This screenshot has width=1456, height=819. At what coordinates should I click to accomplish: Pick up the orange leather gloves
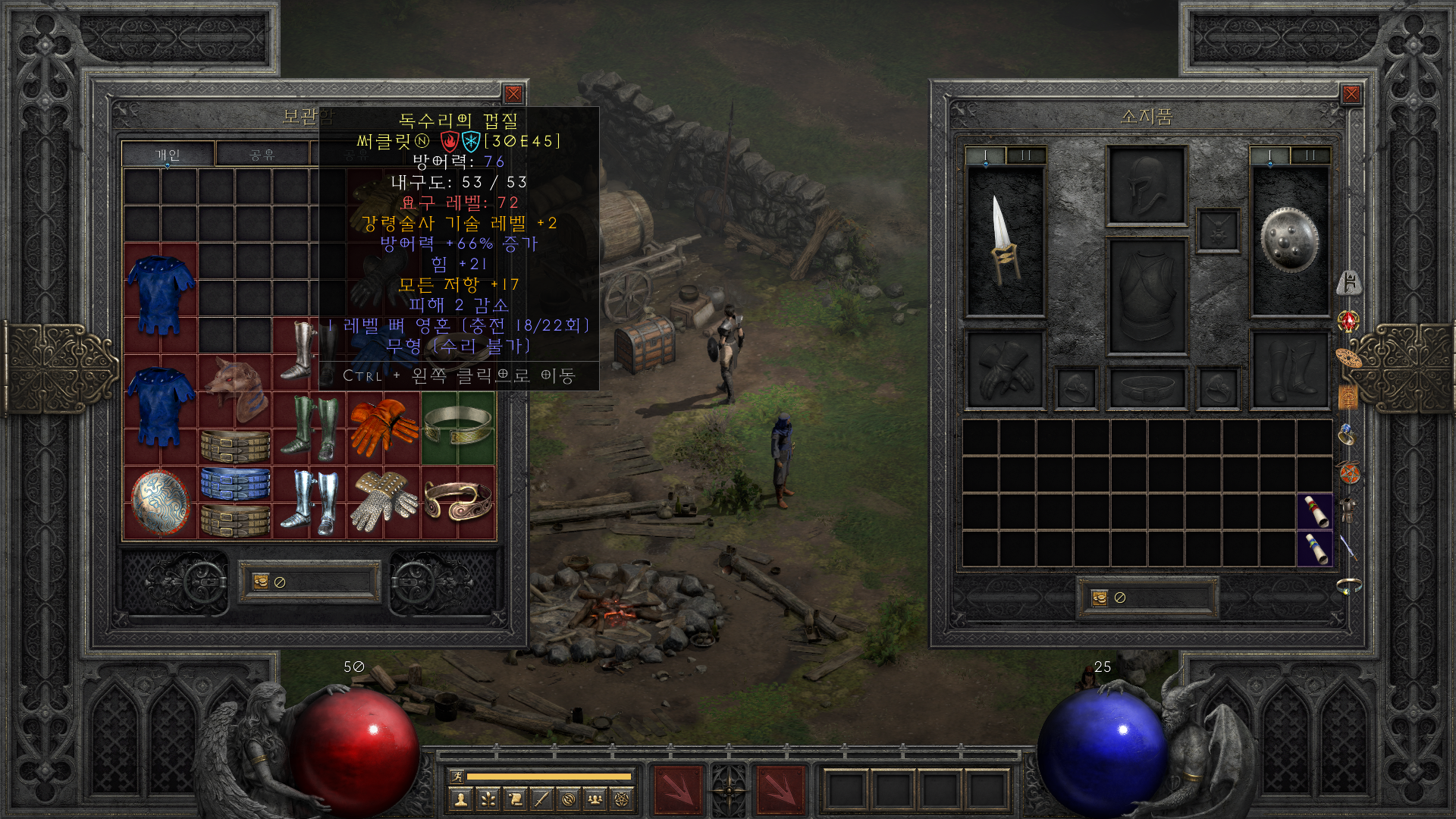[383, 427]
